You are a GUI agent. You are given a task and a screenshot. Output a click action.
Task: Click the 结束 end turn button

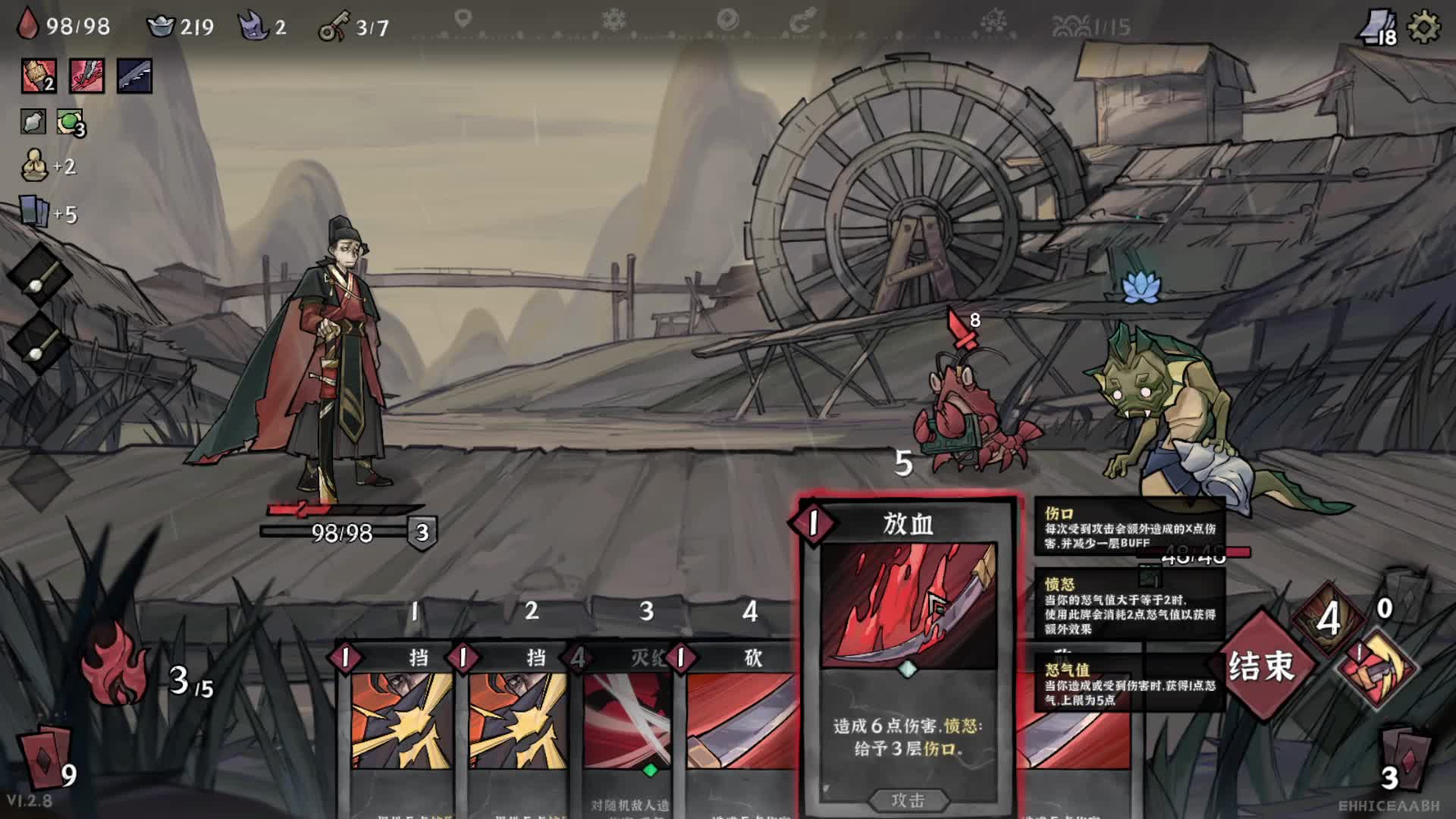tap(1261, 665)
